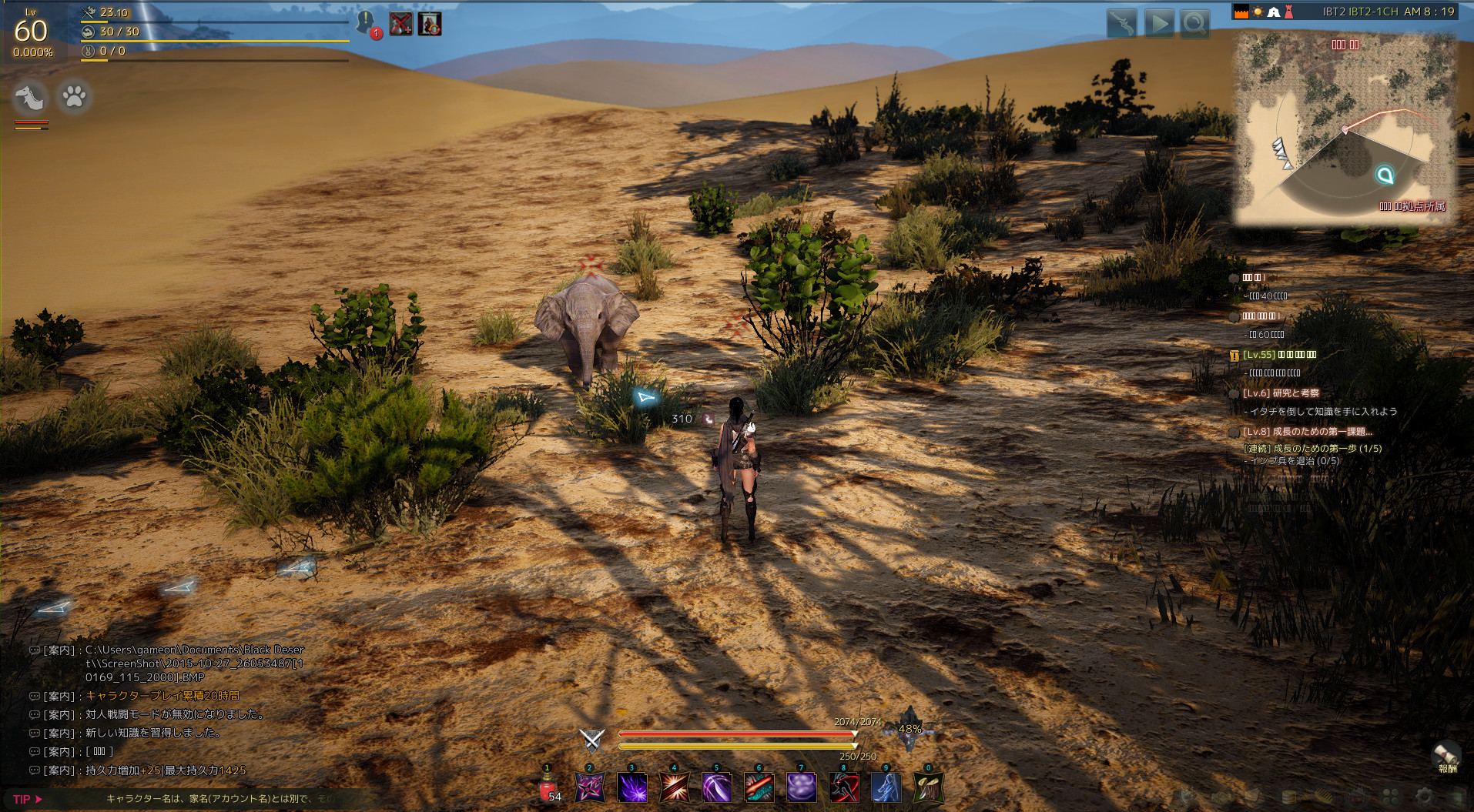Select the log chopping item slot

[928, 788]
